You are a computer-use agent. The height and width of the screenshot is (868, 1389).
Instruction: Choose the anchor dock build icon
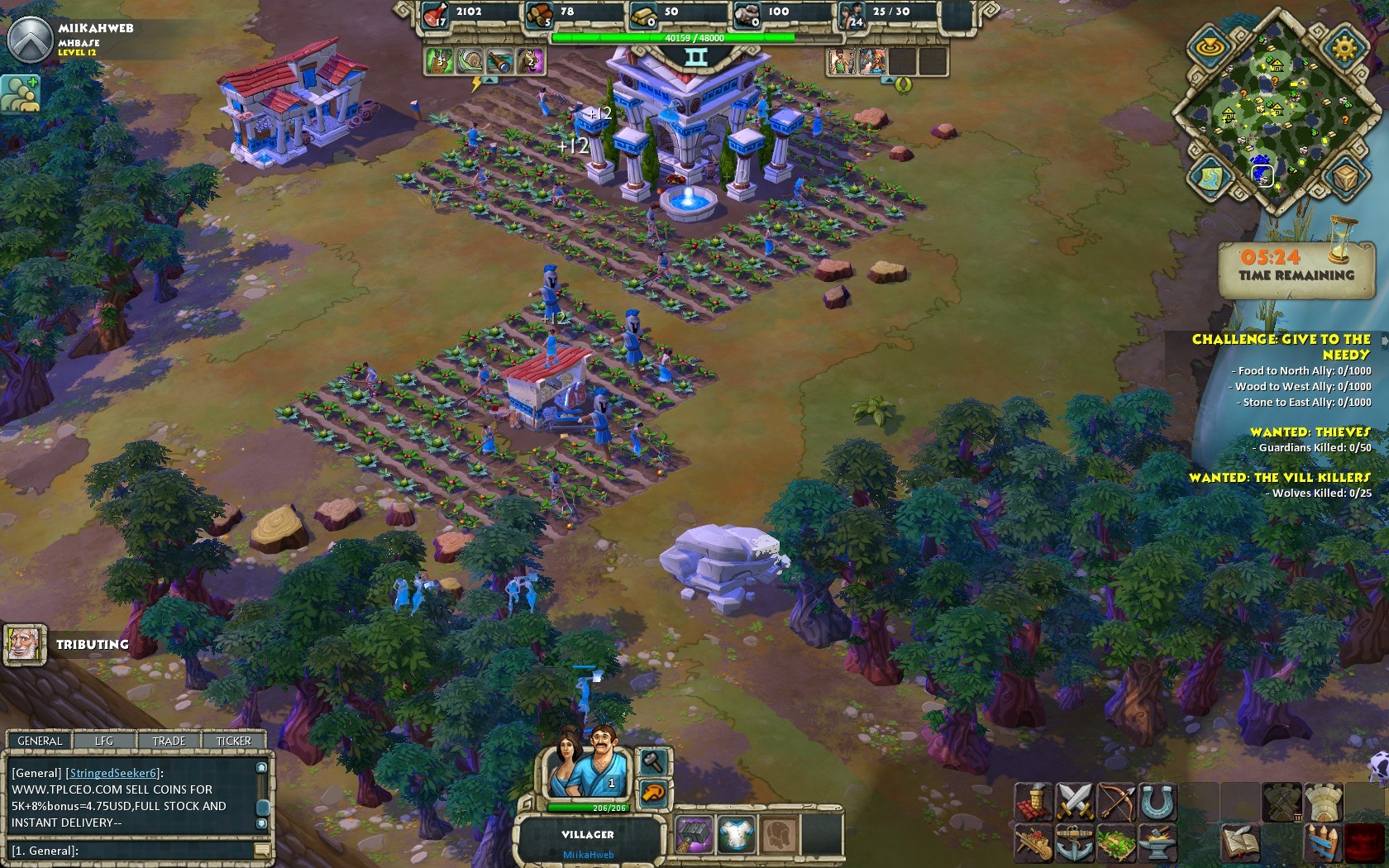click(x=1074, y=842)
